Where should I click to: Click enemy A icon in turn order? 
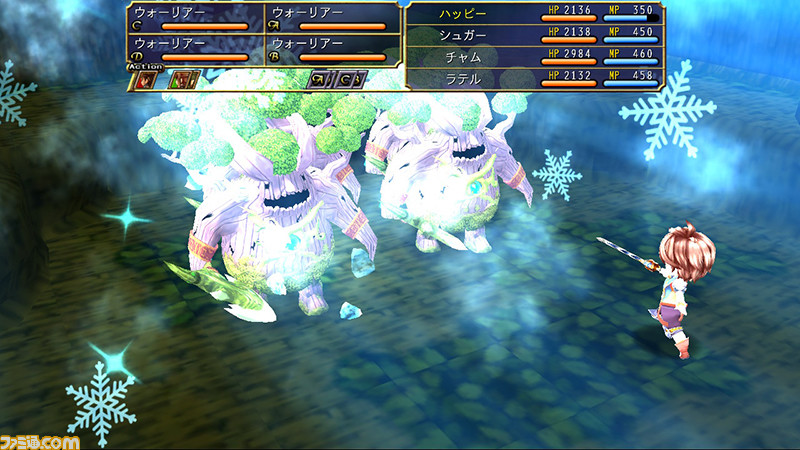[x=320, y=80]
